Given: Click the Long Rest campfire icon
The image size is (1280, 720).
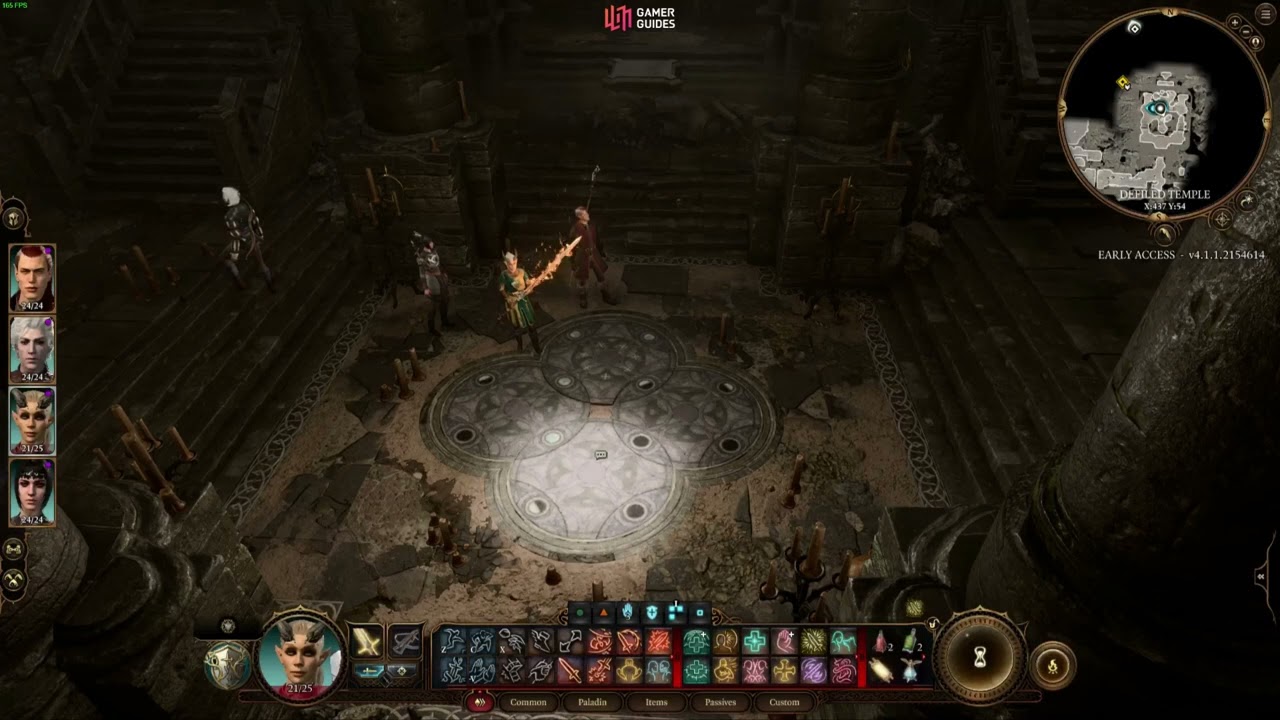Looking at the screenshot, I should 1053,663.
